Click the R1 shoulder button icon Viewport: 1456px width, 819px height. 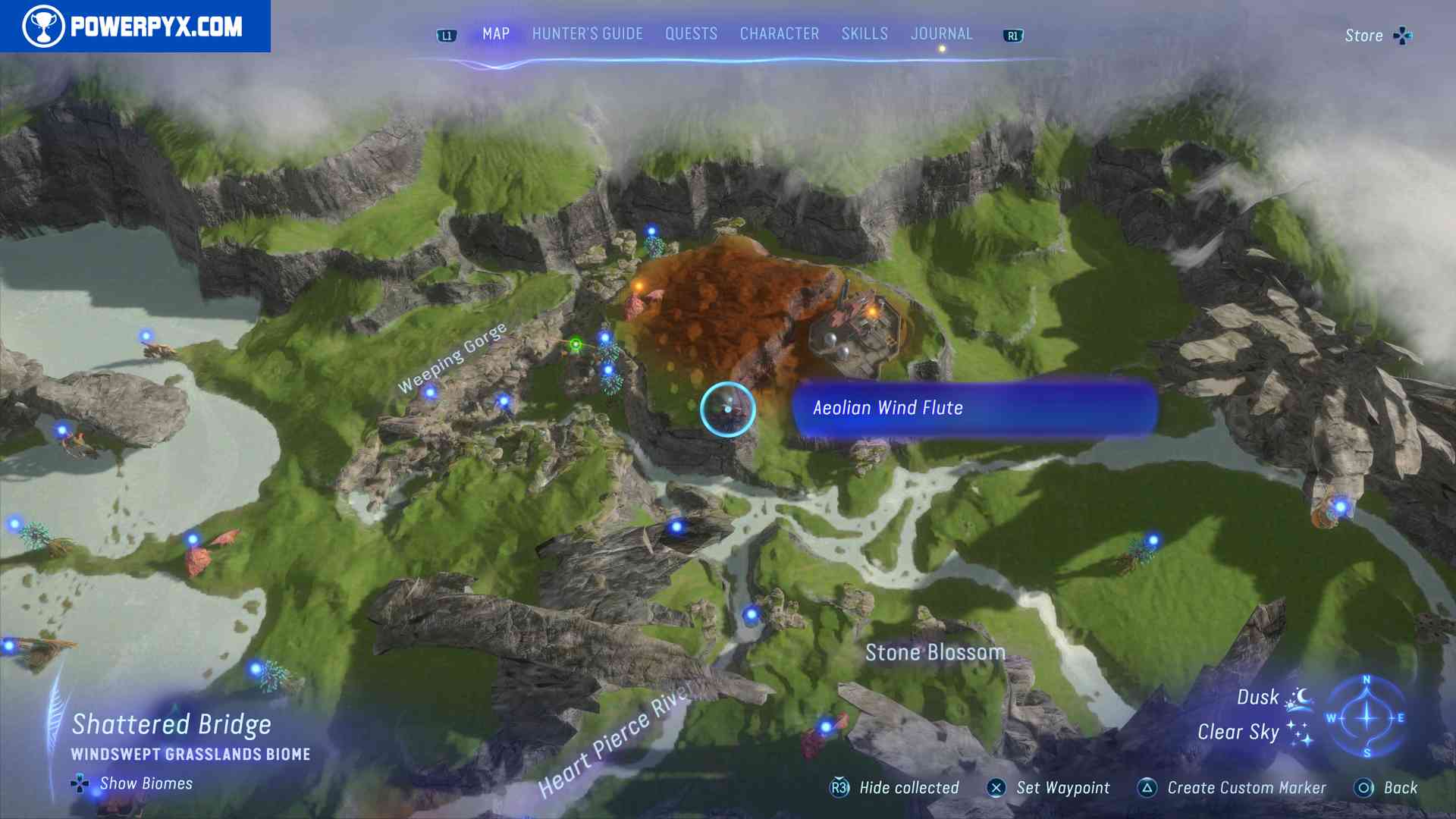(1013, 34)
